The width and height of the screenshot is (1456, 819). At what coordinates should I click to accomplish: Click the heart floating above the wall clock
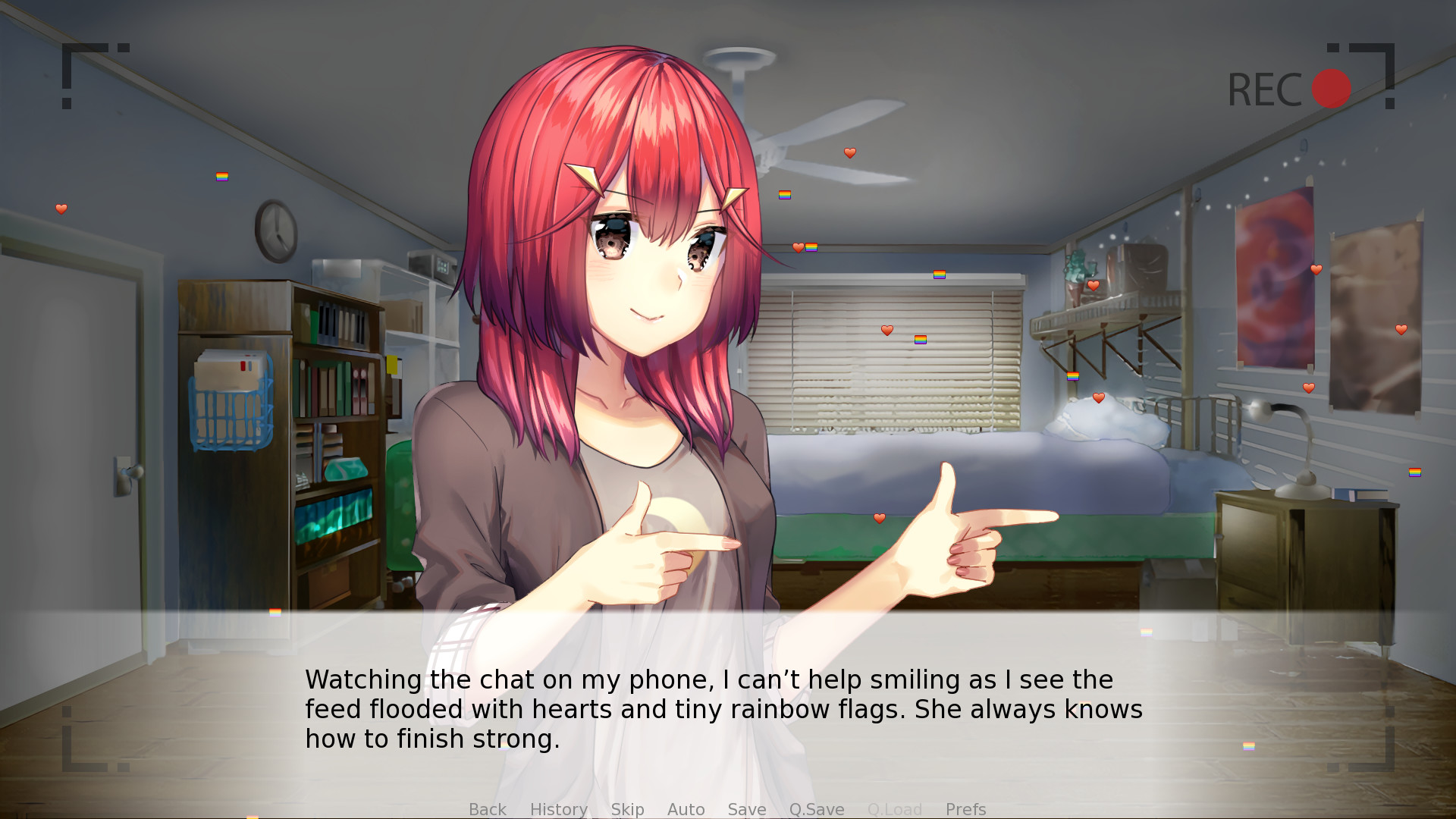point(61,209)
